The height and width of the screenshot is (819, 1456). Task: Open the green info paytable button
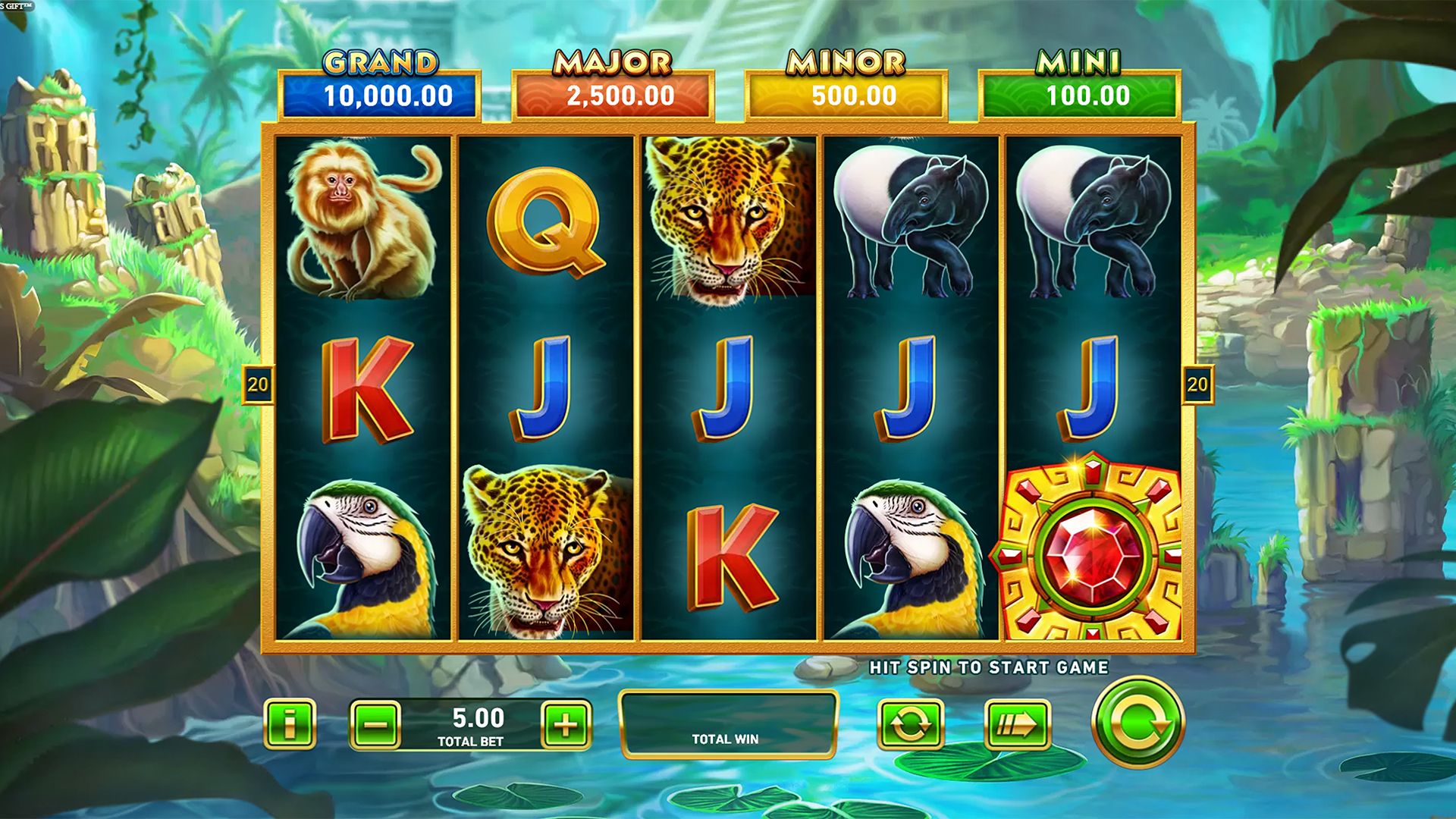click(x=289, y=724)
